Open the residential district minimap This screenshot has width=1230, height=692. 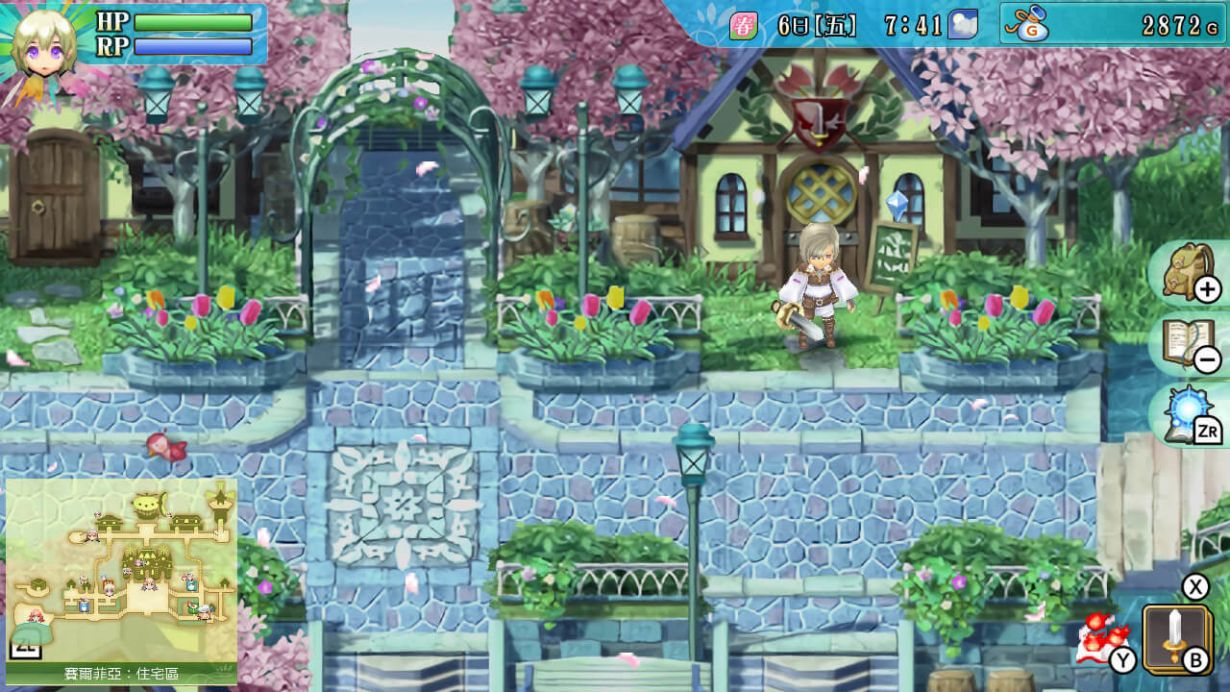[x=121, y=570]
